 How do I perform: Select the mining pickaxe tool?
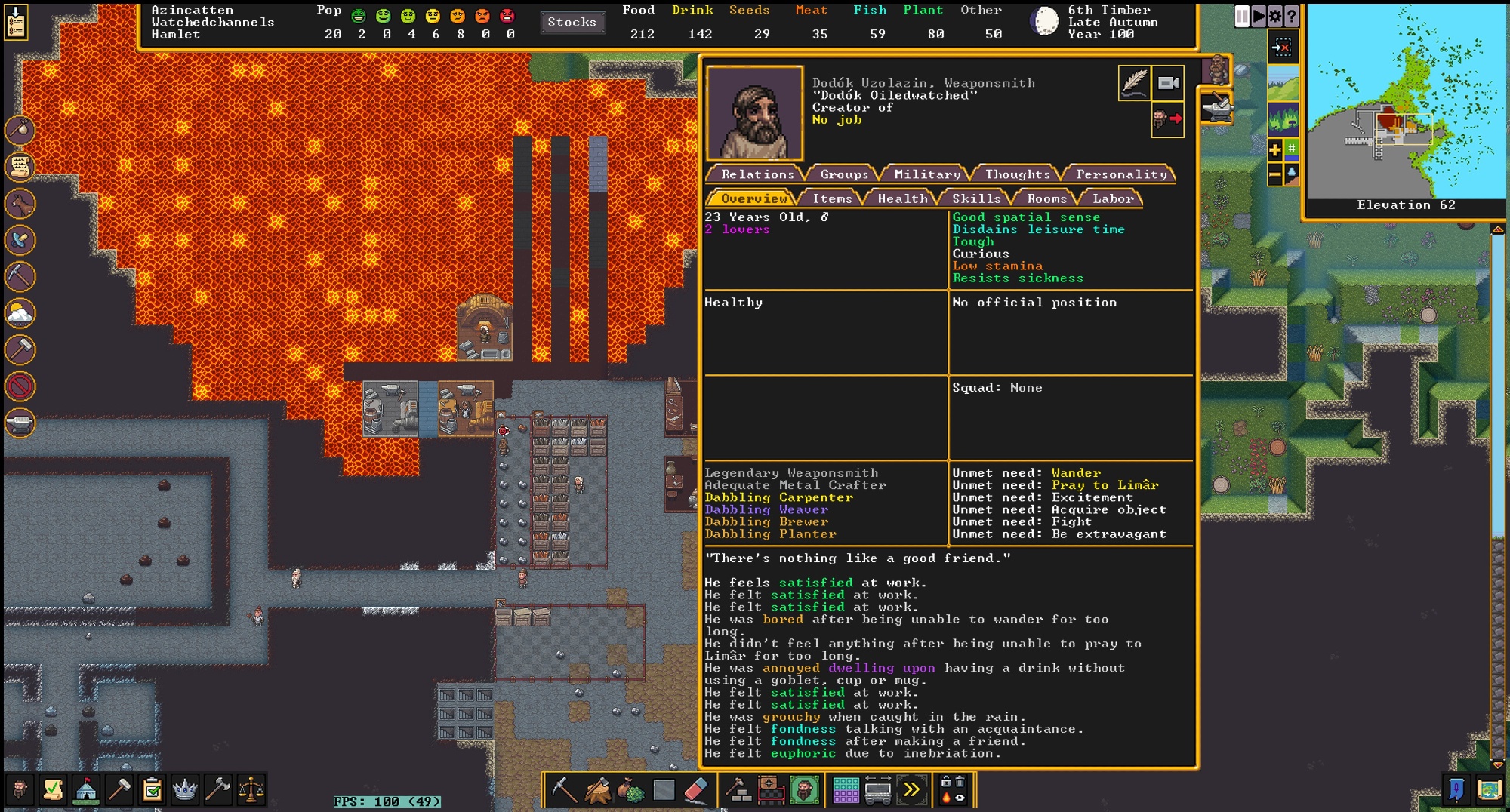(563, 790)
